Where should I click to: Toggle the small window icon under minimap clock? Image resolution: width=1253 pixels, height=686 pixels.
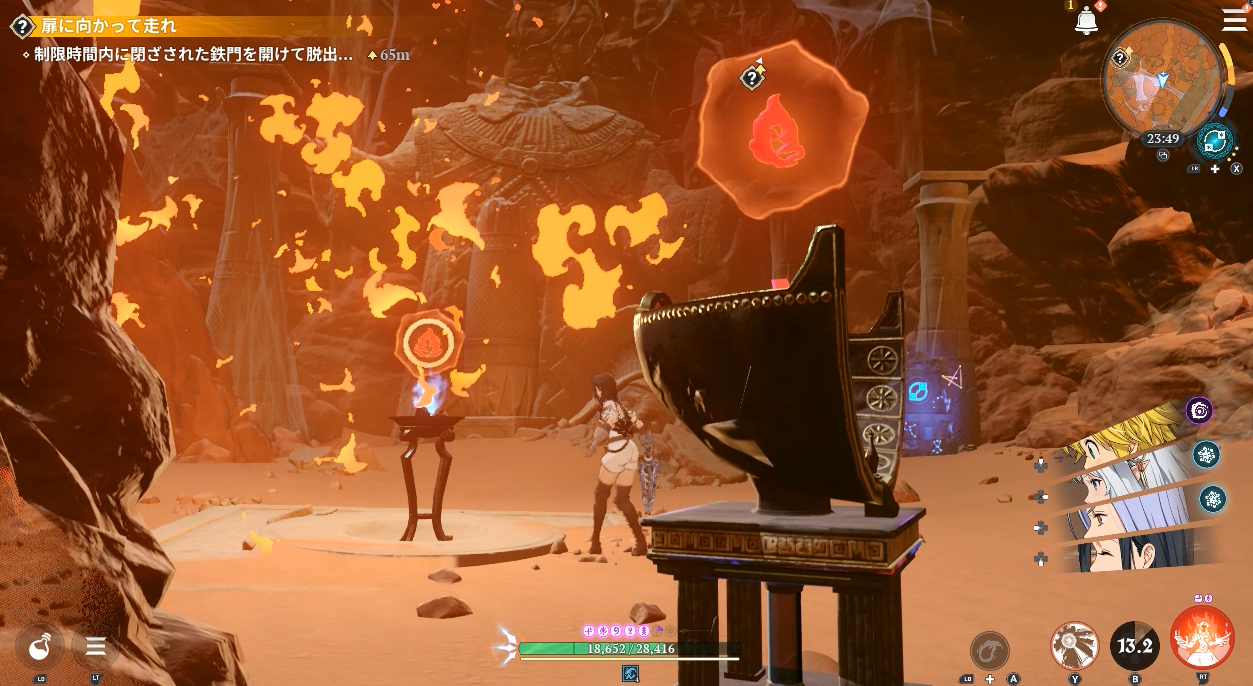point(1162,156)
